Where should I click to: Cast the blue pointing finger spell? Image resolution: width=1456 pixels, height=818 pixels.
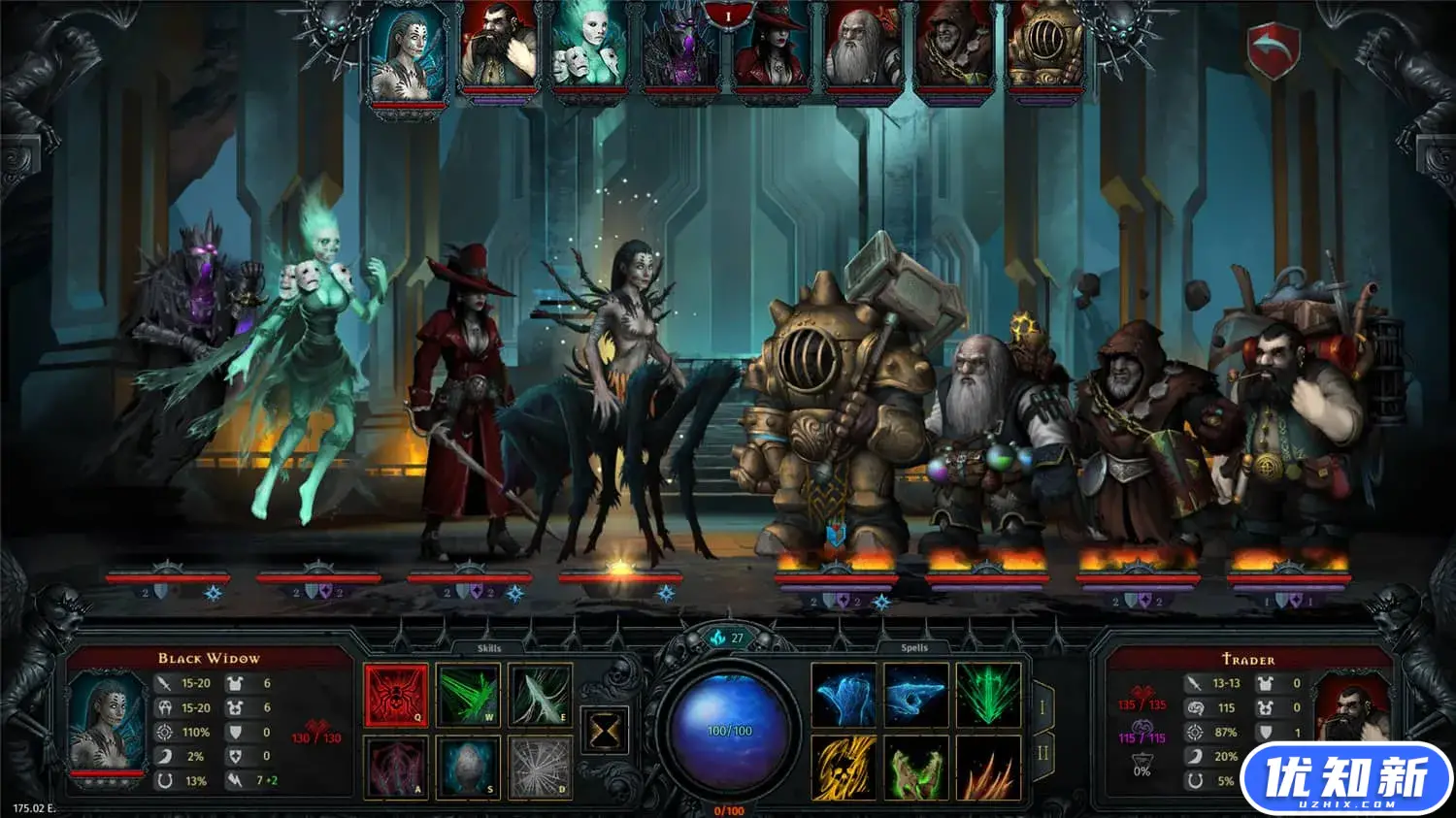tap(915, 695)
